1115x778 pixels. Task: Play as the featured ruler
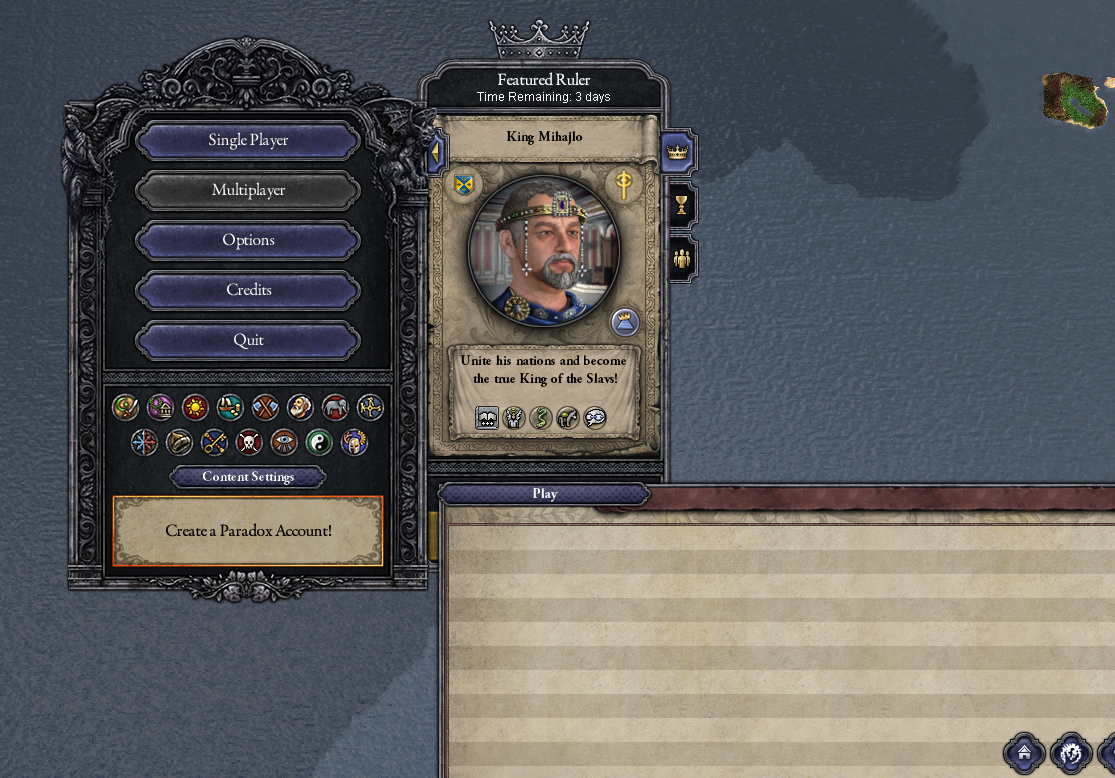(x=545, y=494)
